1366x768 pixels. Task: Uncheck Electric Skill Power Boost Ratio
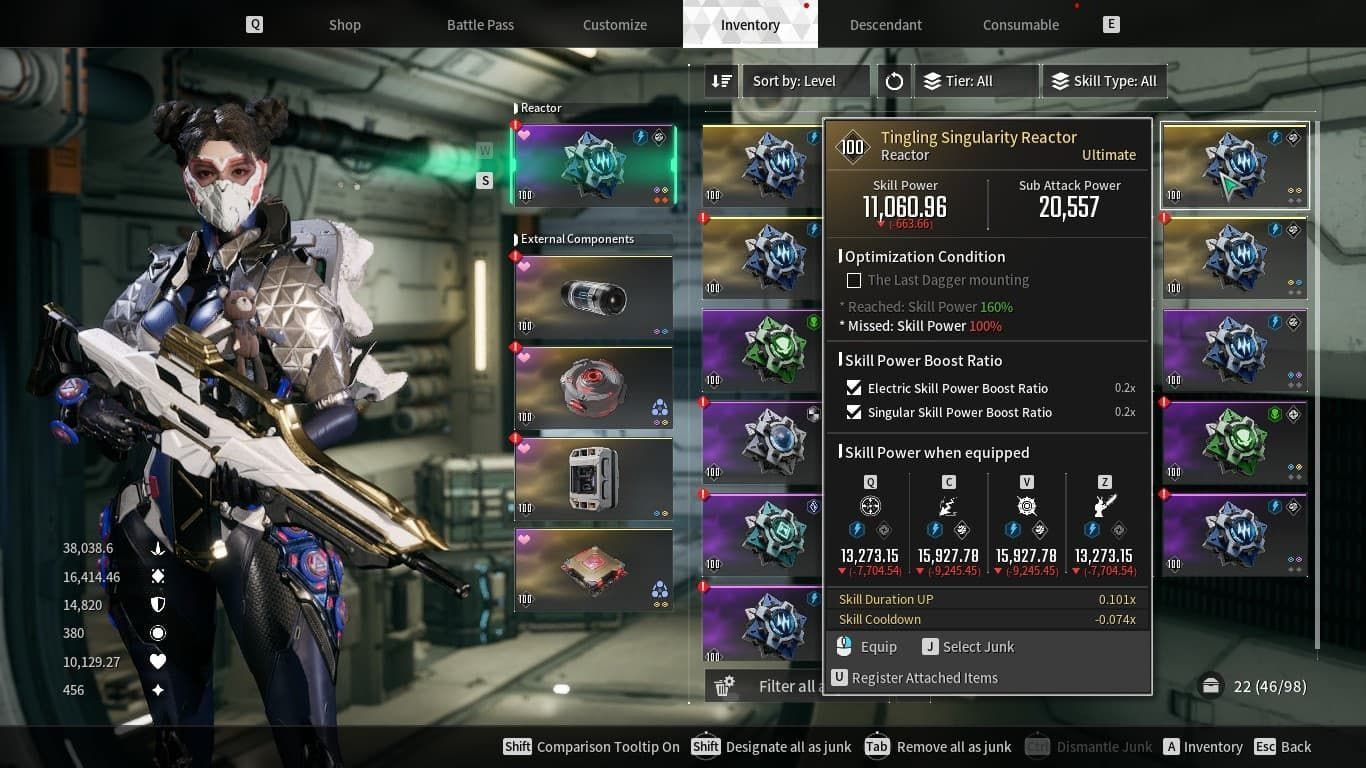pos(853,388)
